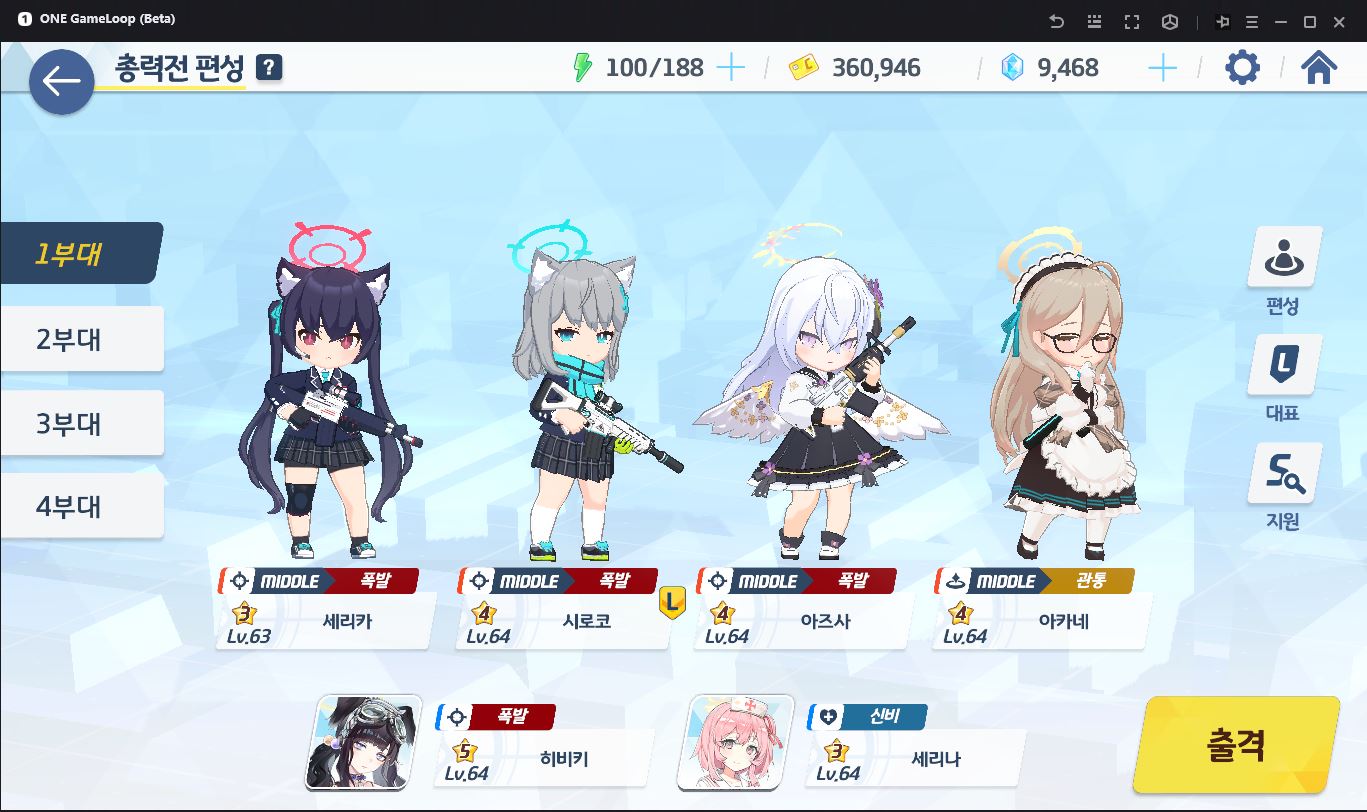1367x812 pixels.
Task: Select striker 시로코's name card
Action: 565,621
